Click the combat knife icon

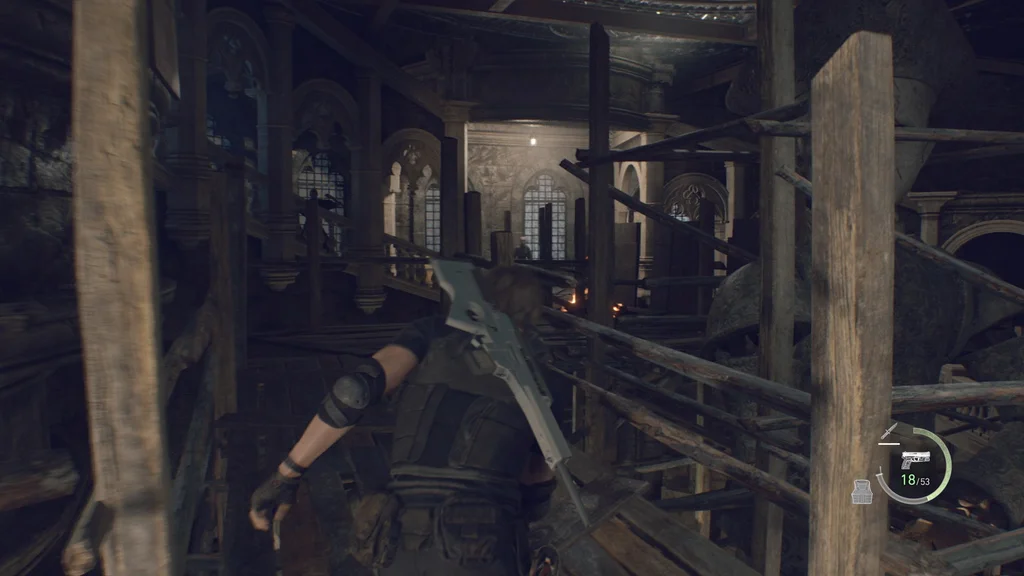(889, 431)
